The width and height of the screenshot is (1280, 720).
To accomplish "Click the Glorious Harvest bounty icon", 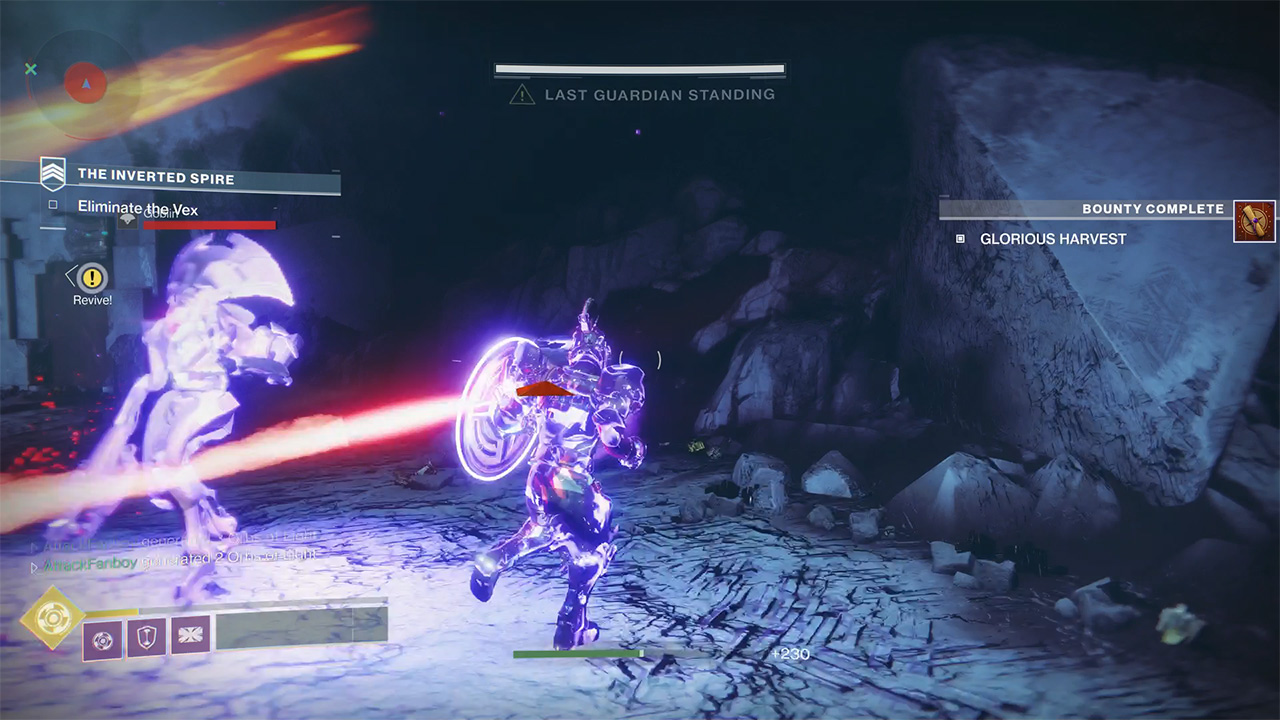I will pos(1254,221).
